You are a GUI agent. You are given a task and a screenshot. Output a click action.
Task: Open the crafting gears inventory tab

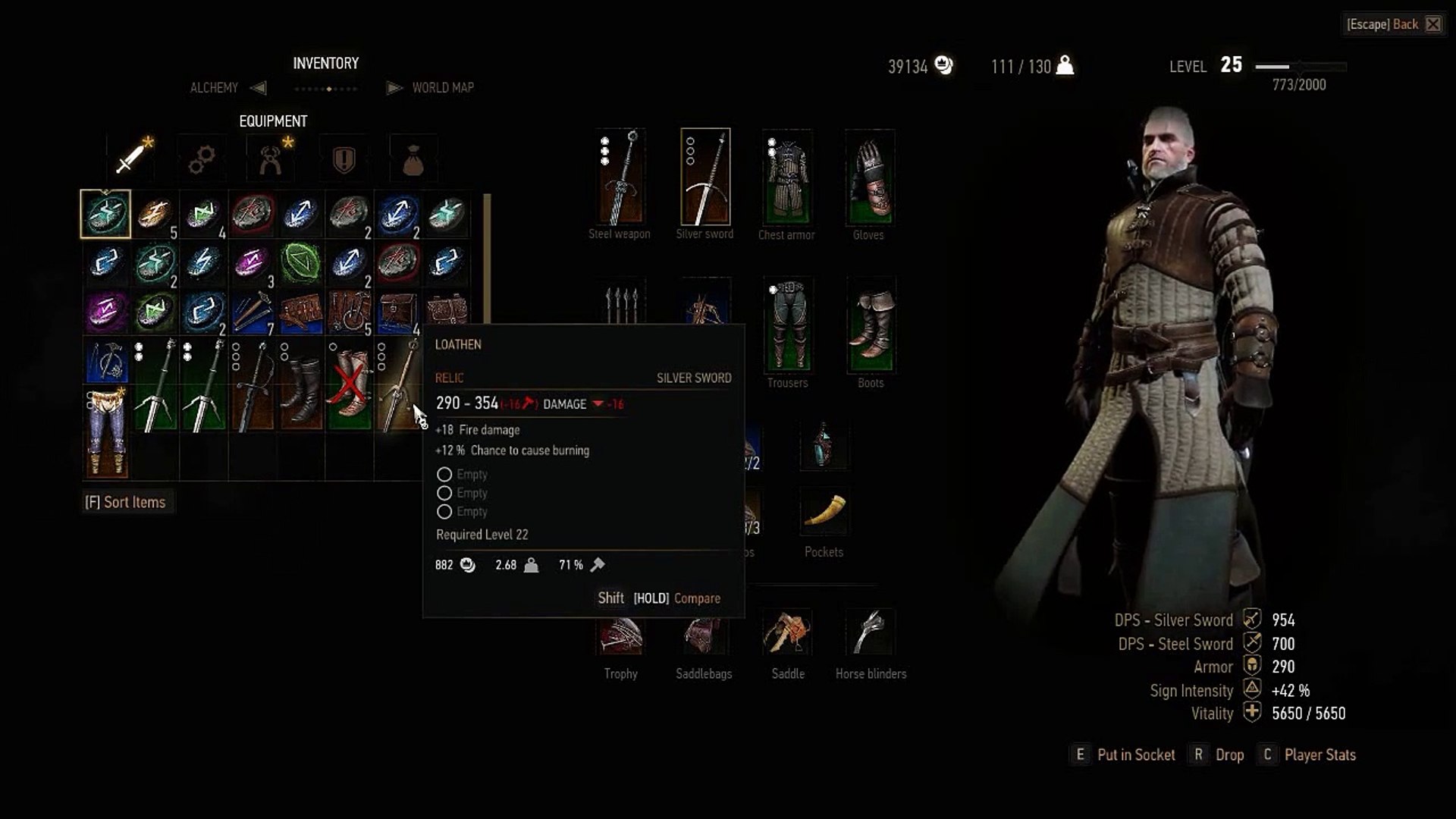click(x=200, y=159)
